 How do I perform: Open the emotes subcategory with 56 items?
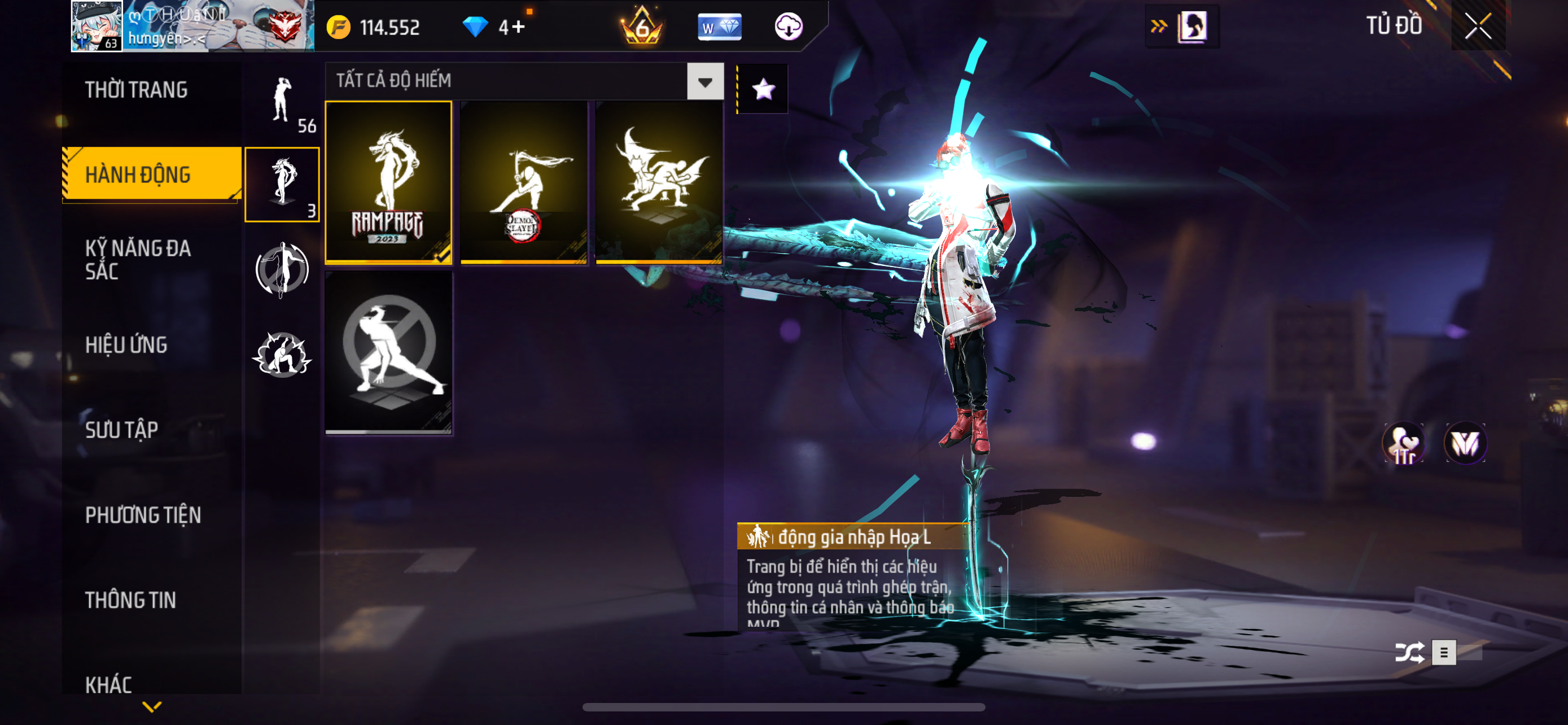click(x=282, y=103)
